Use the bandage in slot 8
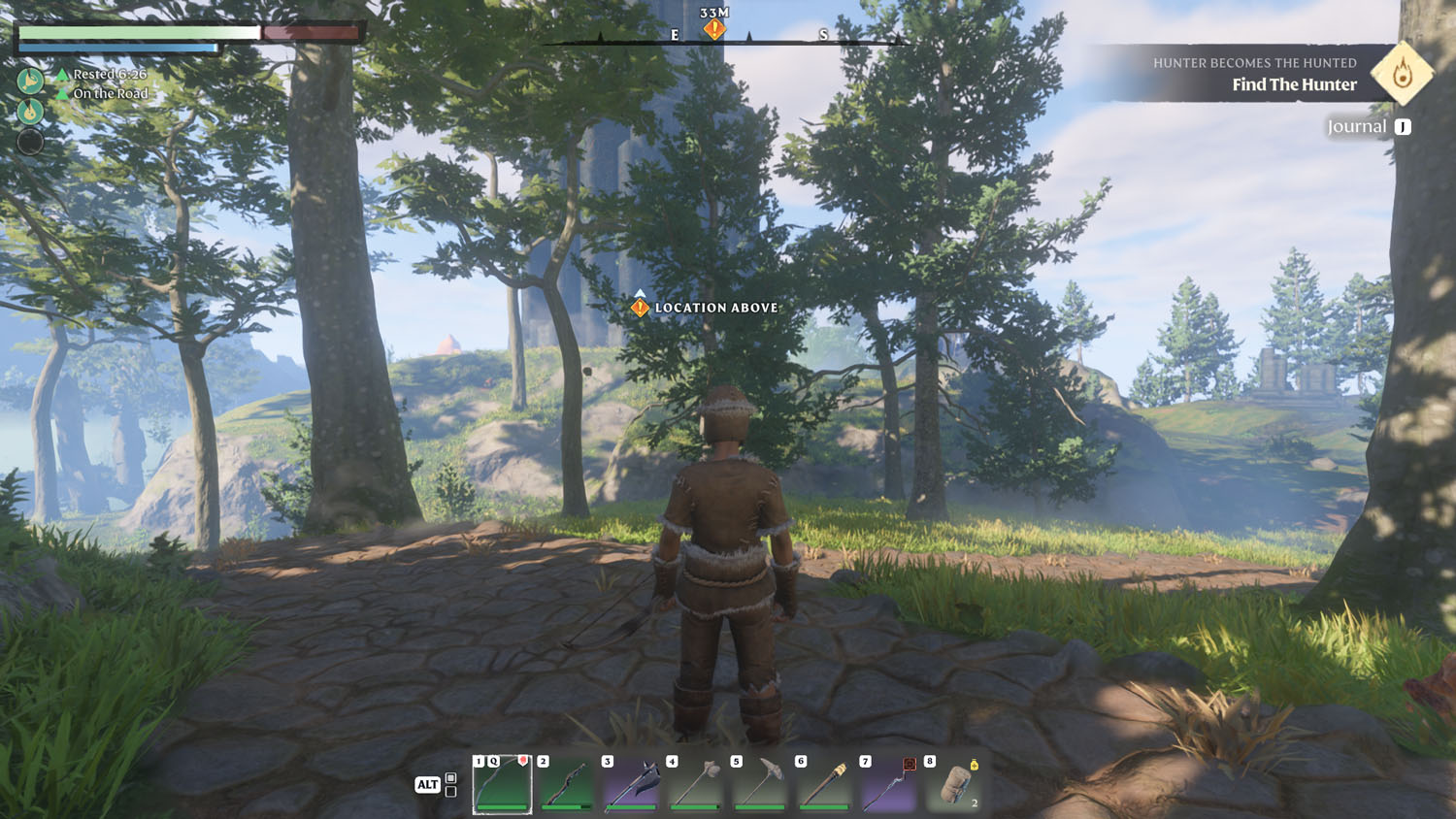This screenshot has width=1456, height=819. pos(953,784)
